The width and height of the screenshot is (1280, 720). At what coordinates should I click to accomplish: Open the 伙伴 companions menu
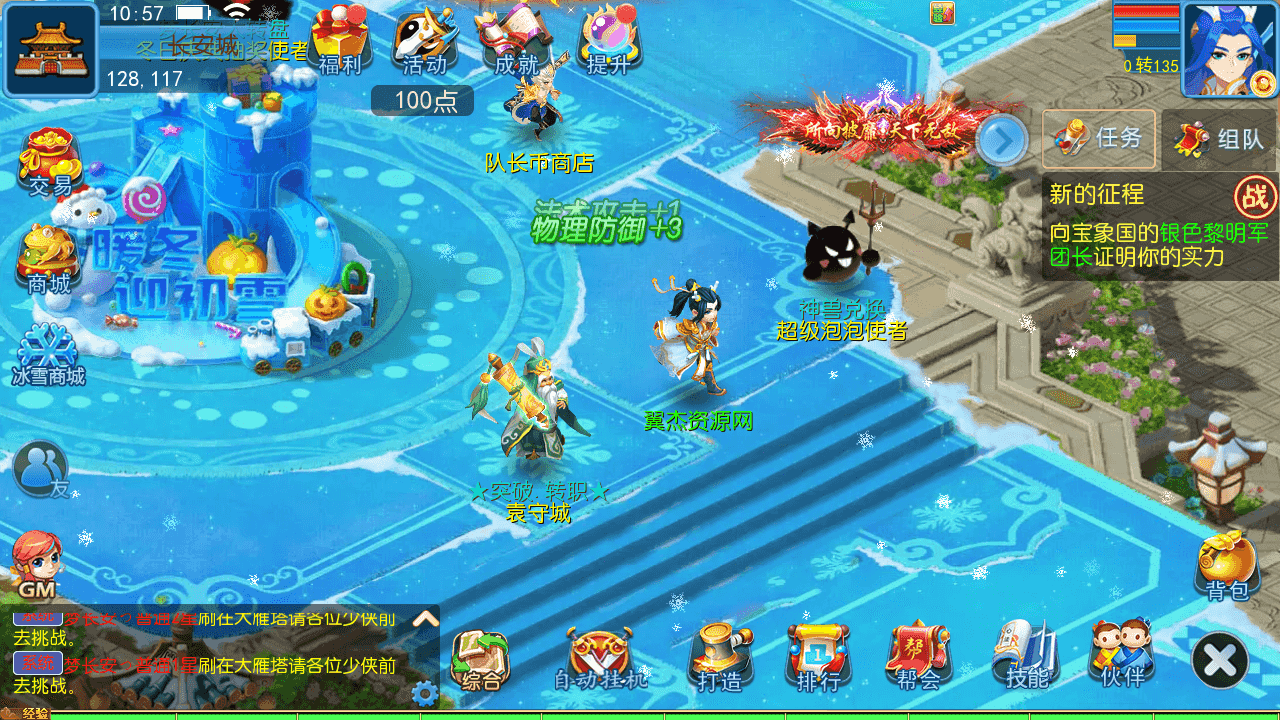1122,655
